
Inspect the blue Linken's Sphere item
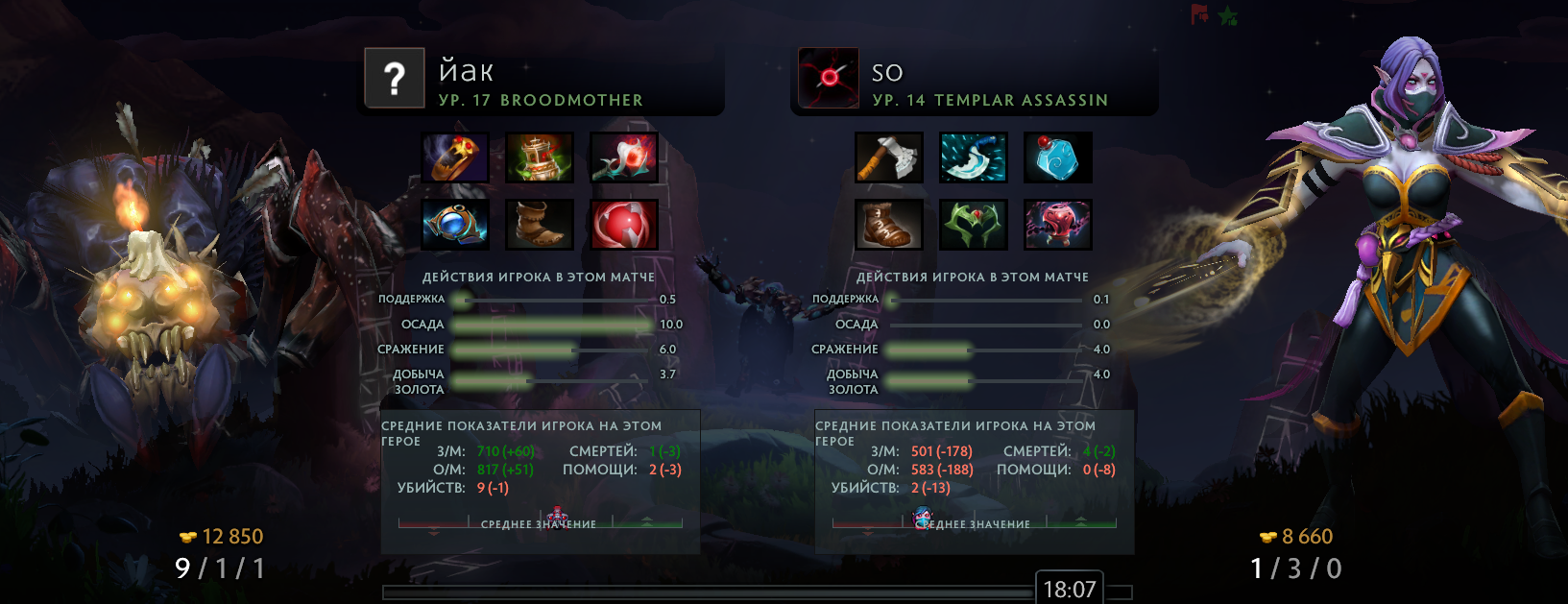click(456, 224)
